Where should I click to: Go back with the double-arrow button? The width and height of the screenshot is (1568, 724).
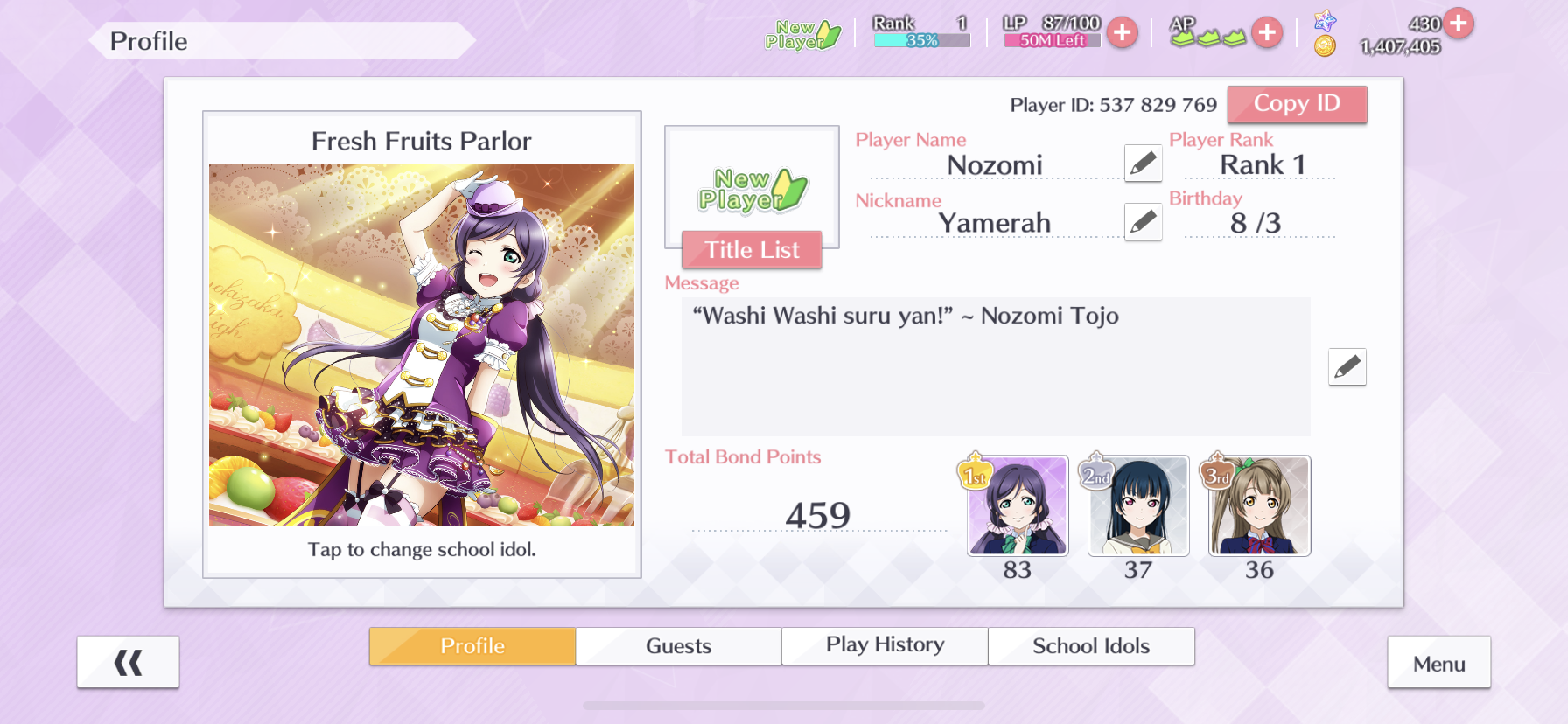[128, 663]
